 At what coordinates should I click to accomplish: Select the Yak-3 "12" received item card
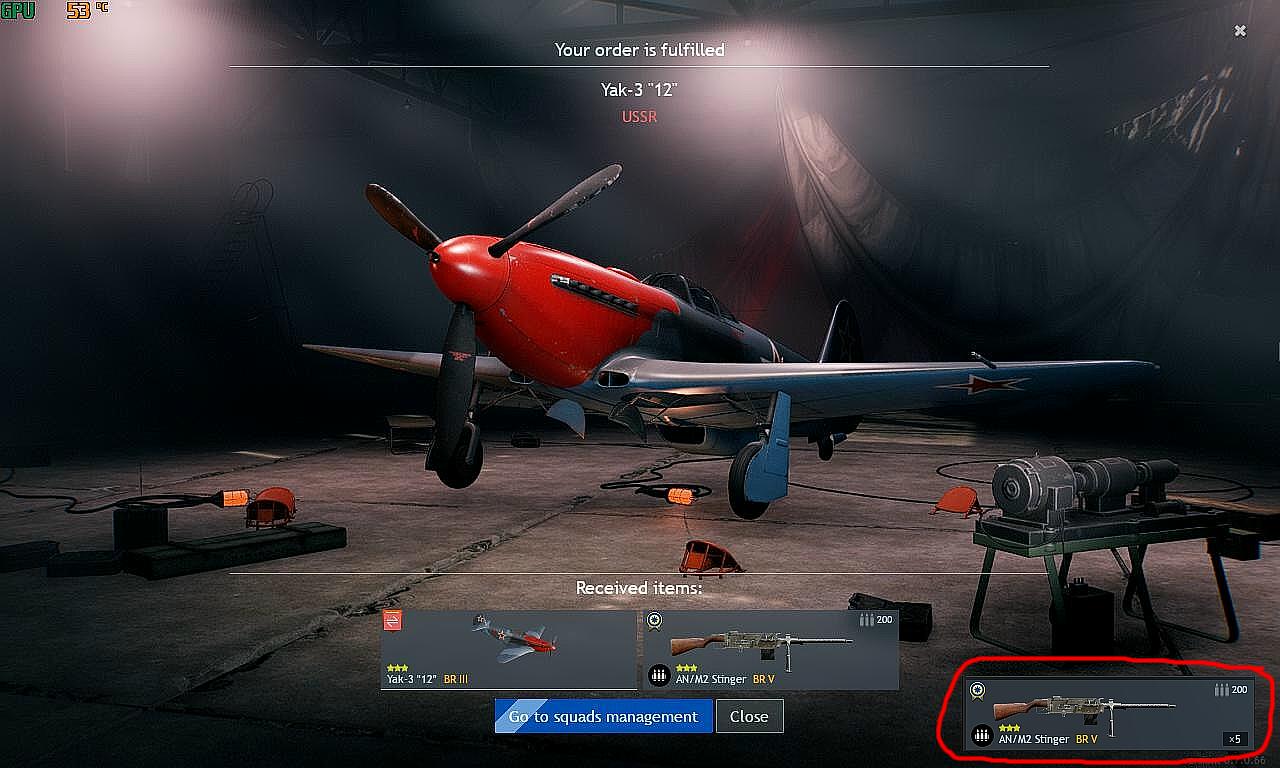tap(508, 650)
